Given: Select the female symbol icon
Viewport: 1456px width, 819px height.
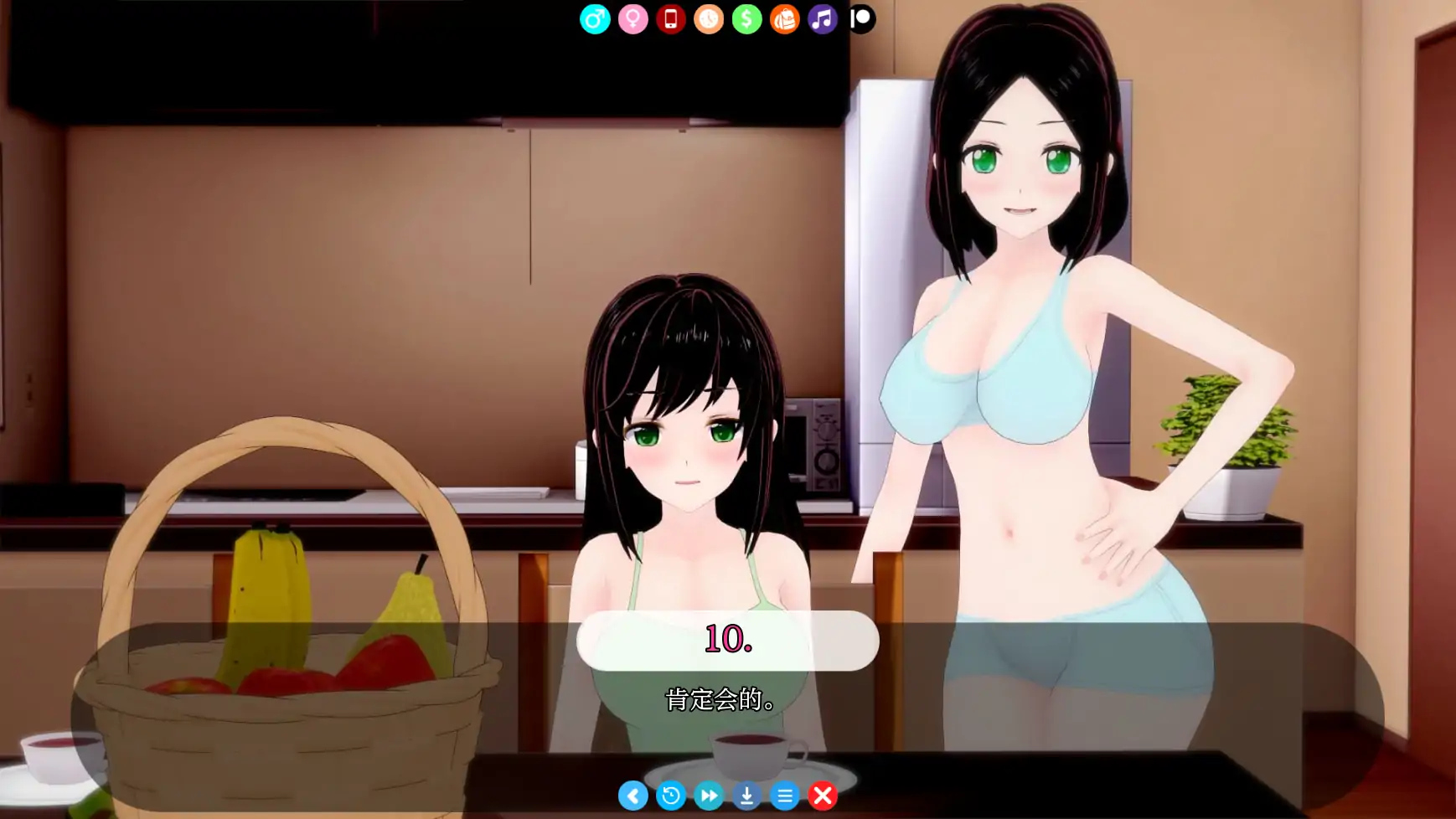Looking at the screenshot, I should [x=632, y=18].
